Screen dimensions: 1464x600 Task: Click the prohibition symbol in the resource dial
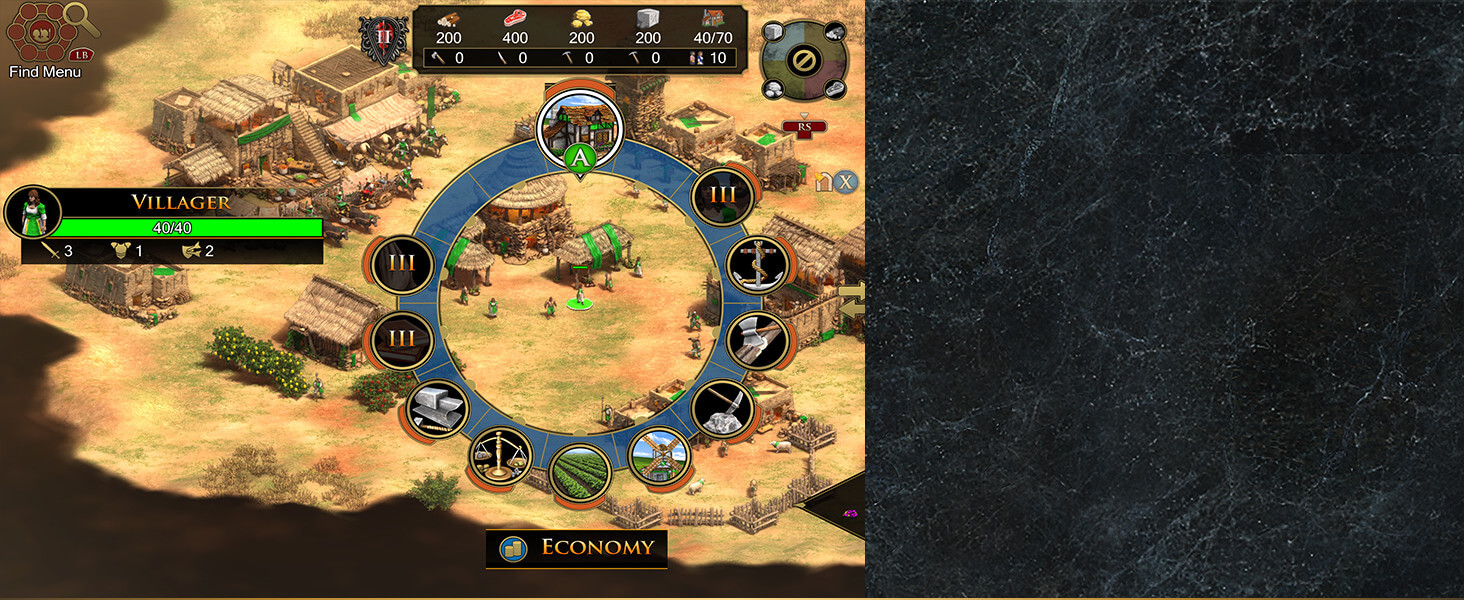point(802,61)
